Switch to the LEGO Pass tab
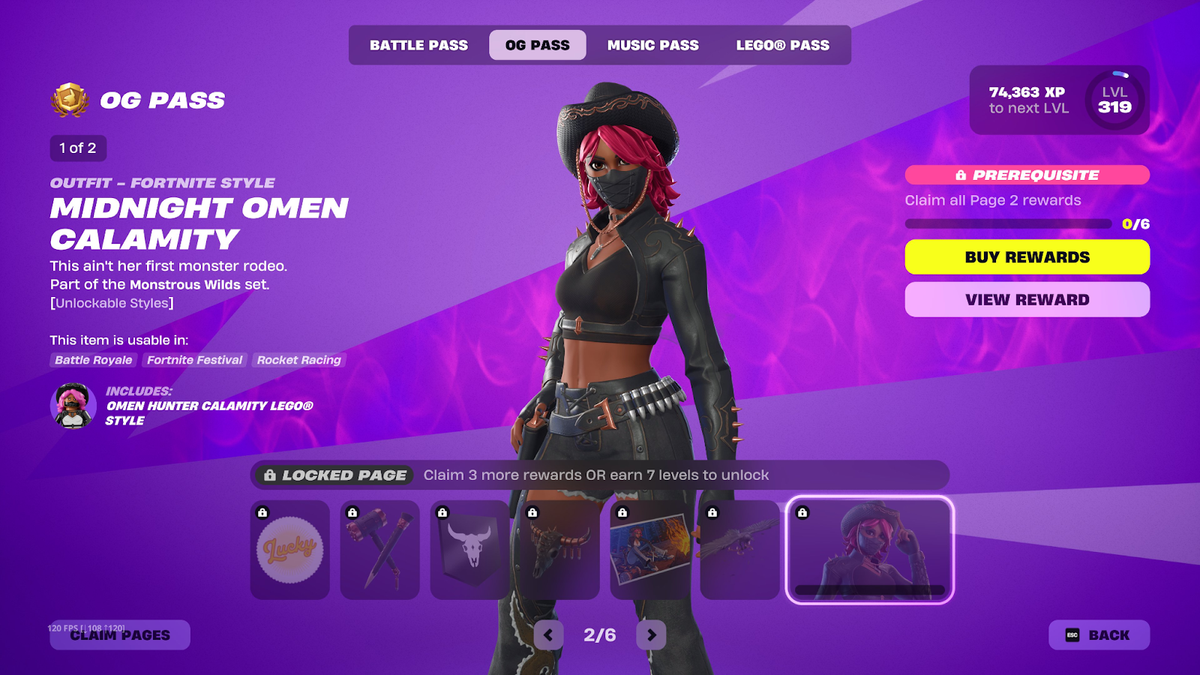The image size is (1200, 675). (x=782, y=45)
